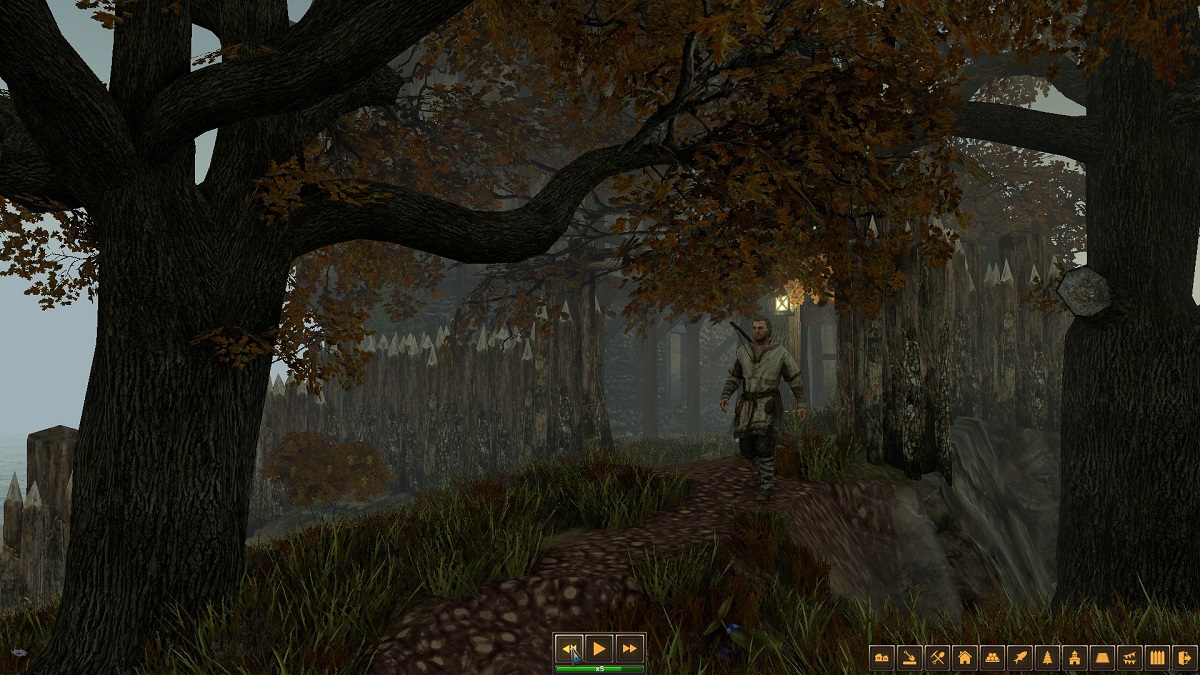Image resolution: width=1200 pixels, height=675 pixels.
Task: Select the church building icon
Action: (x=1075, y=657)
